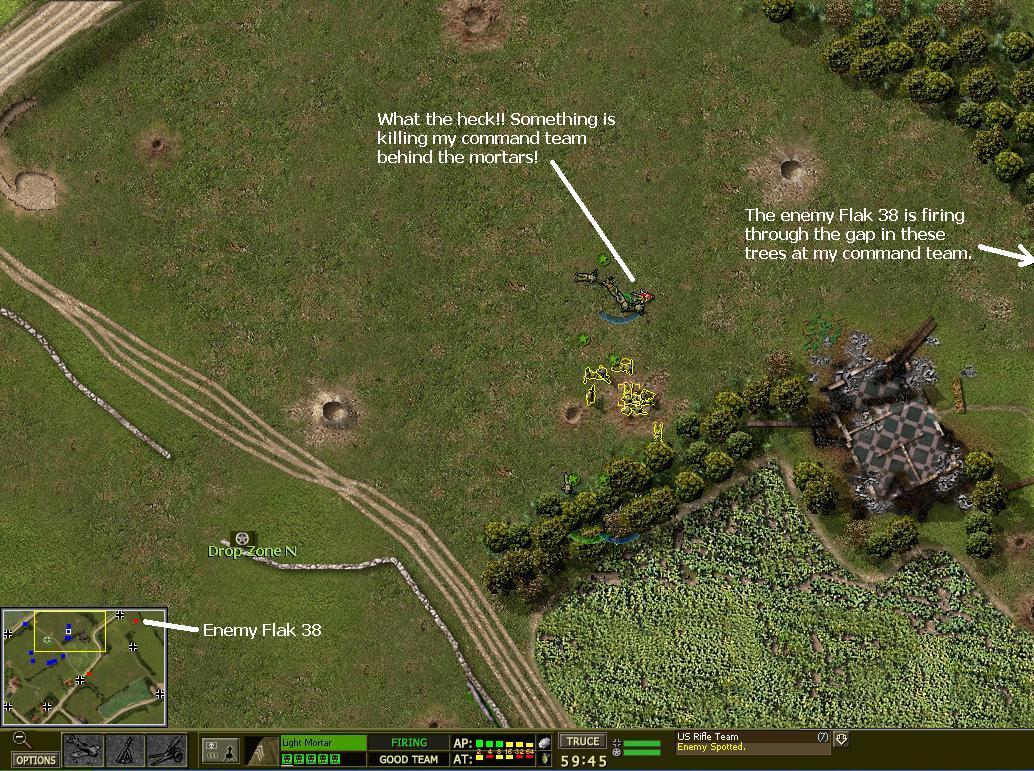Image resolution: width=1034 pixels, height=771 pixels.
Task: Toggle the team monitor panel button
Action: 219,750
